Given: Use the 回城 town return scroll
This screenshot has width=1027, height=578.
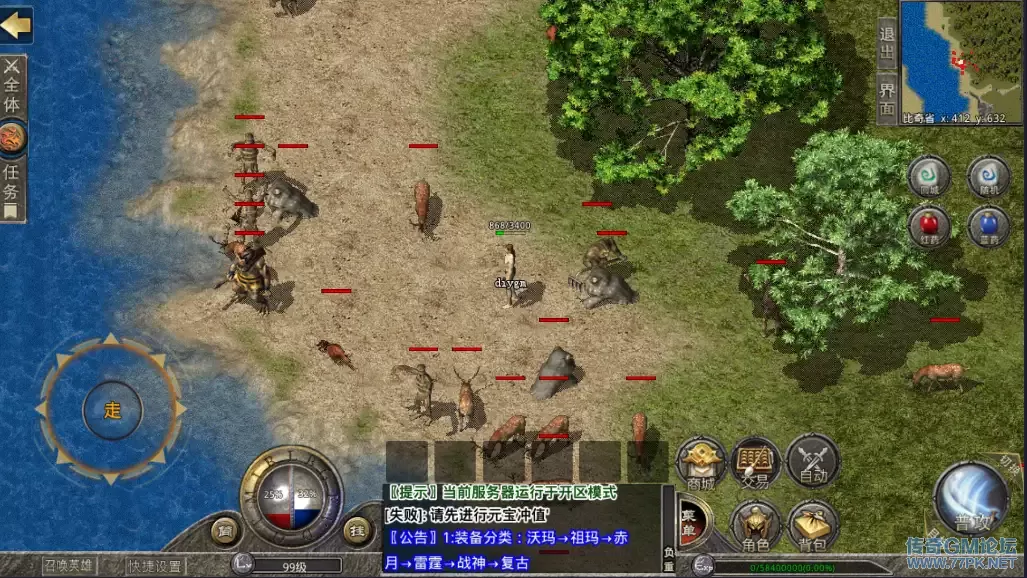Looking at the screenshot, I should click(x=929, y=176).
